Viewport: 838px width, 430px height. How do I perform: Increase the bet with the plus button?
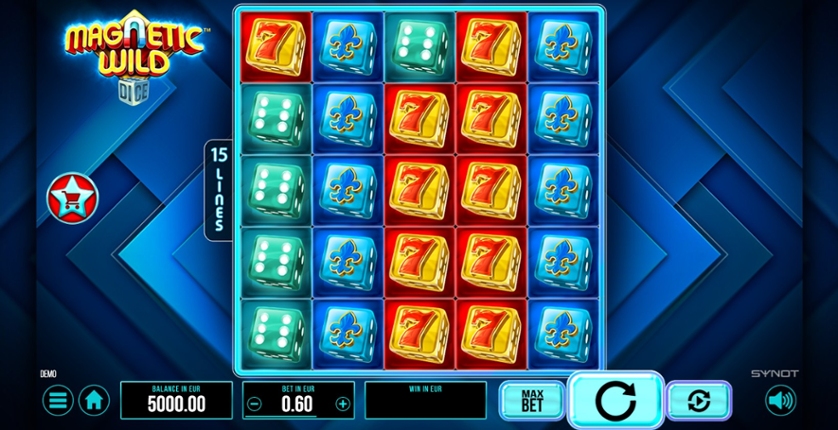pyautogui.click(x=343, y=404)
